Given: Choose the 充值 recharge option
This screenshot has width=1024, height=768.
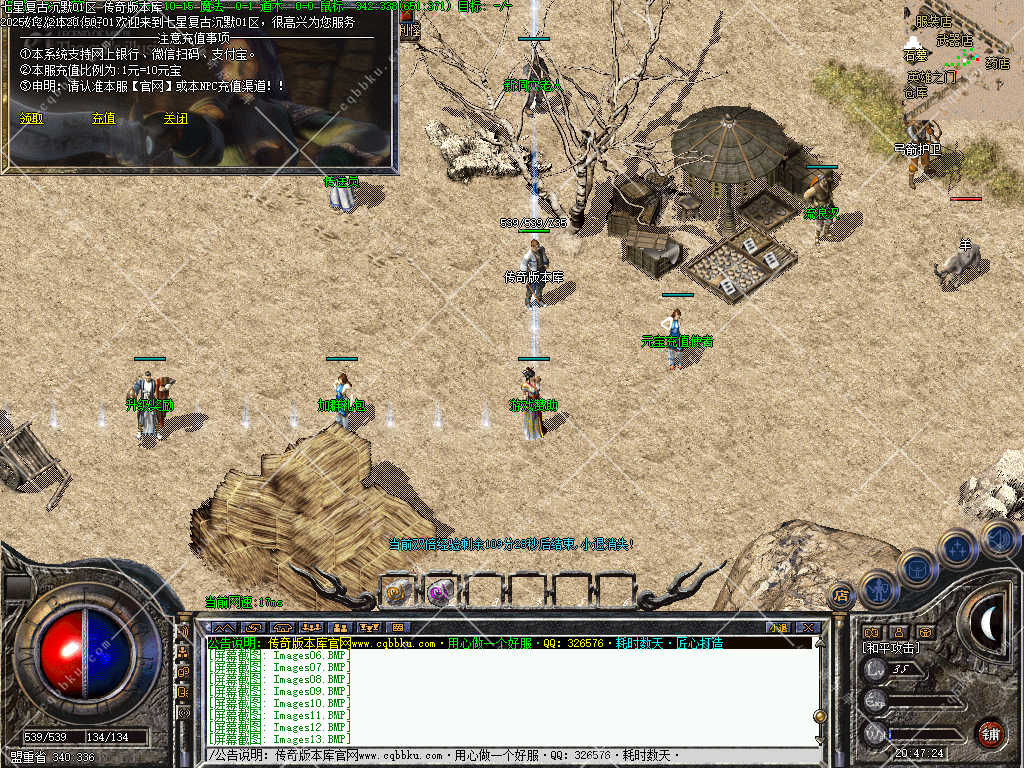Looking at the screenshot, I should [103, 118].
